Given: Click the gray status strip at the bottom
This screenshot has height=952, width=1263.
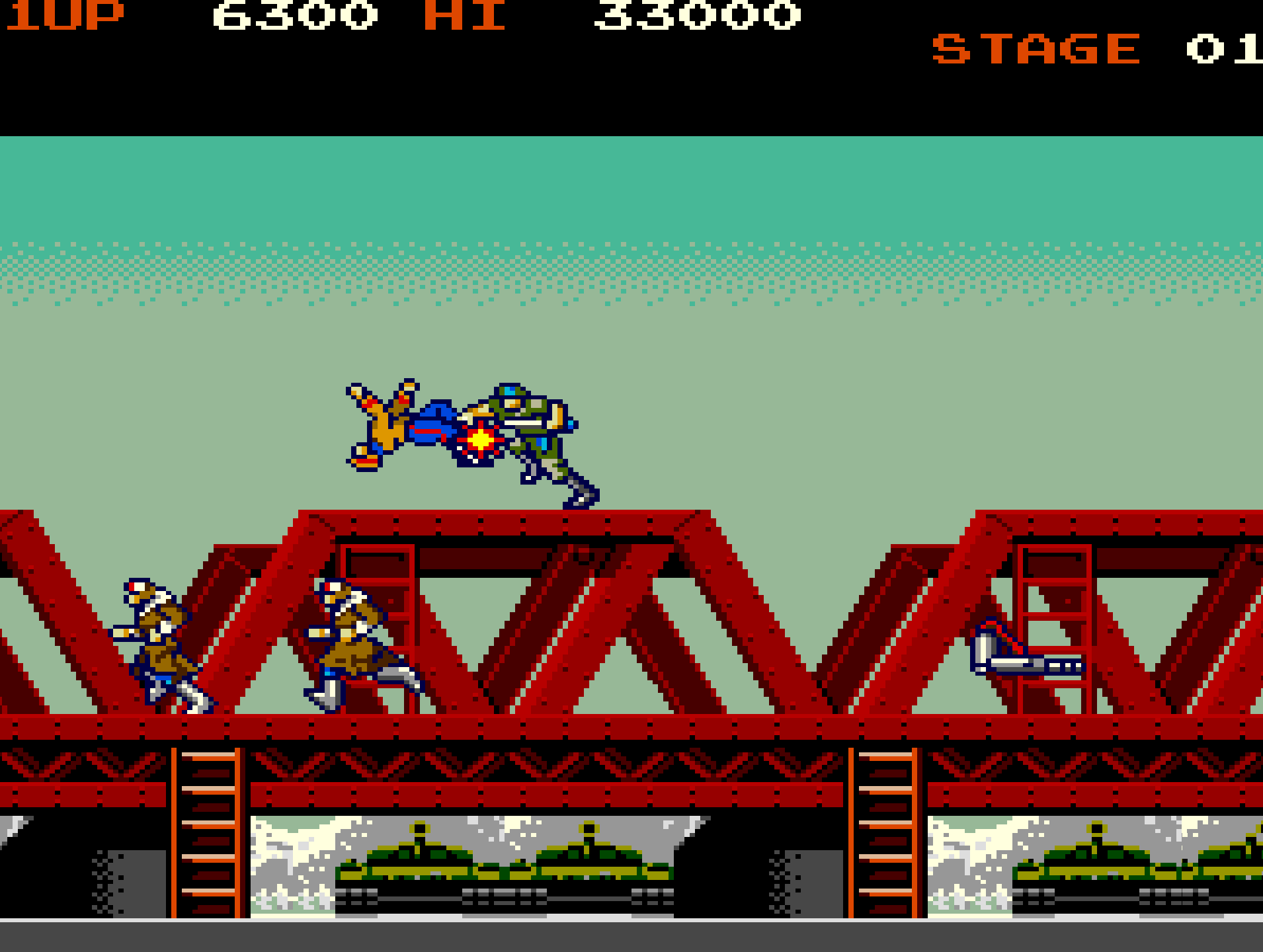Looking at the screenshot, I should pos(631,939).
